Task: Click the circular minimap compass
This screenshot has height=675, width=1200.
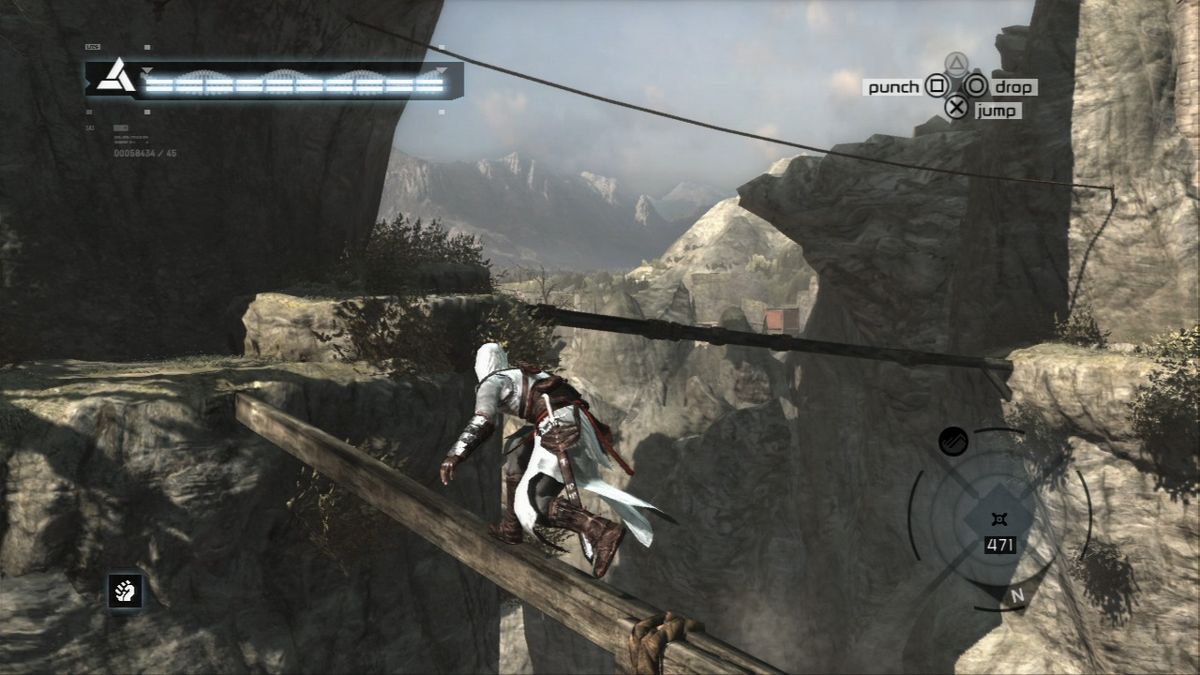Action: (x=1000, y=520)
